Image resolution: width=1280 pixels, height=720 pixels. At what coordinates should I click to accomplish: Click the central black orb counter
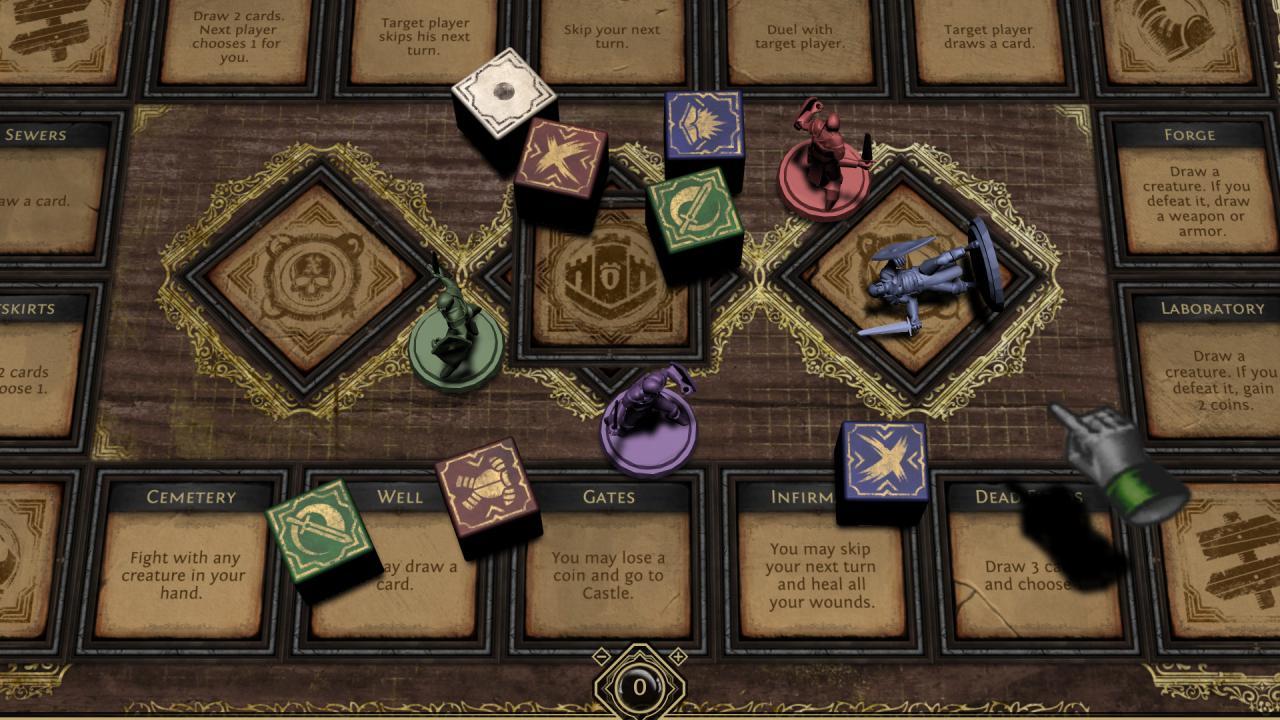click(x=640, y=687)
